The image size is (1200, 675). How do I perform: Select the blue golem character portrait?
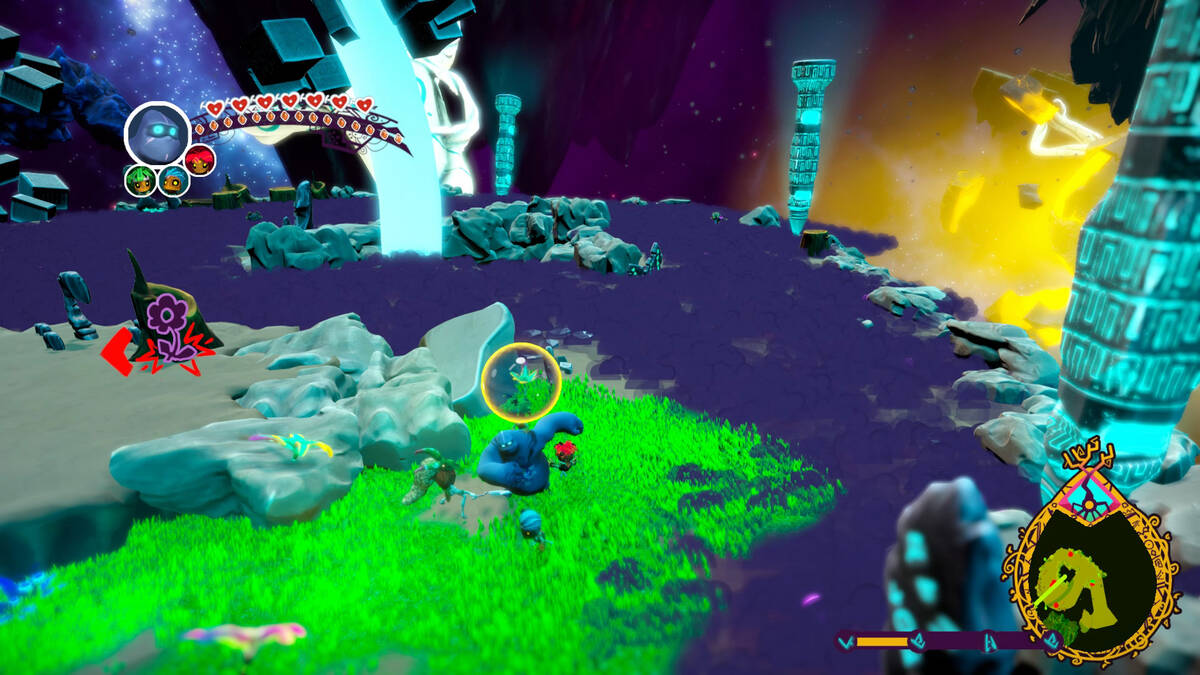coord(157,134)
